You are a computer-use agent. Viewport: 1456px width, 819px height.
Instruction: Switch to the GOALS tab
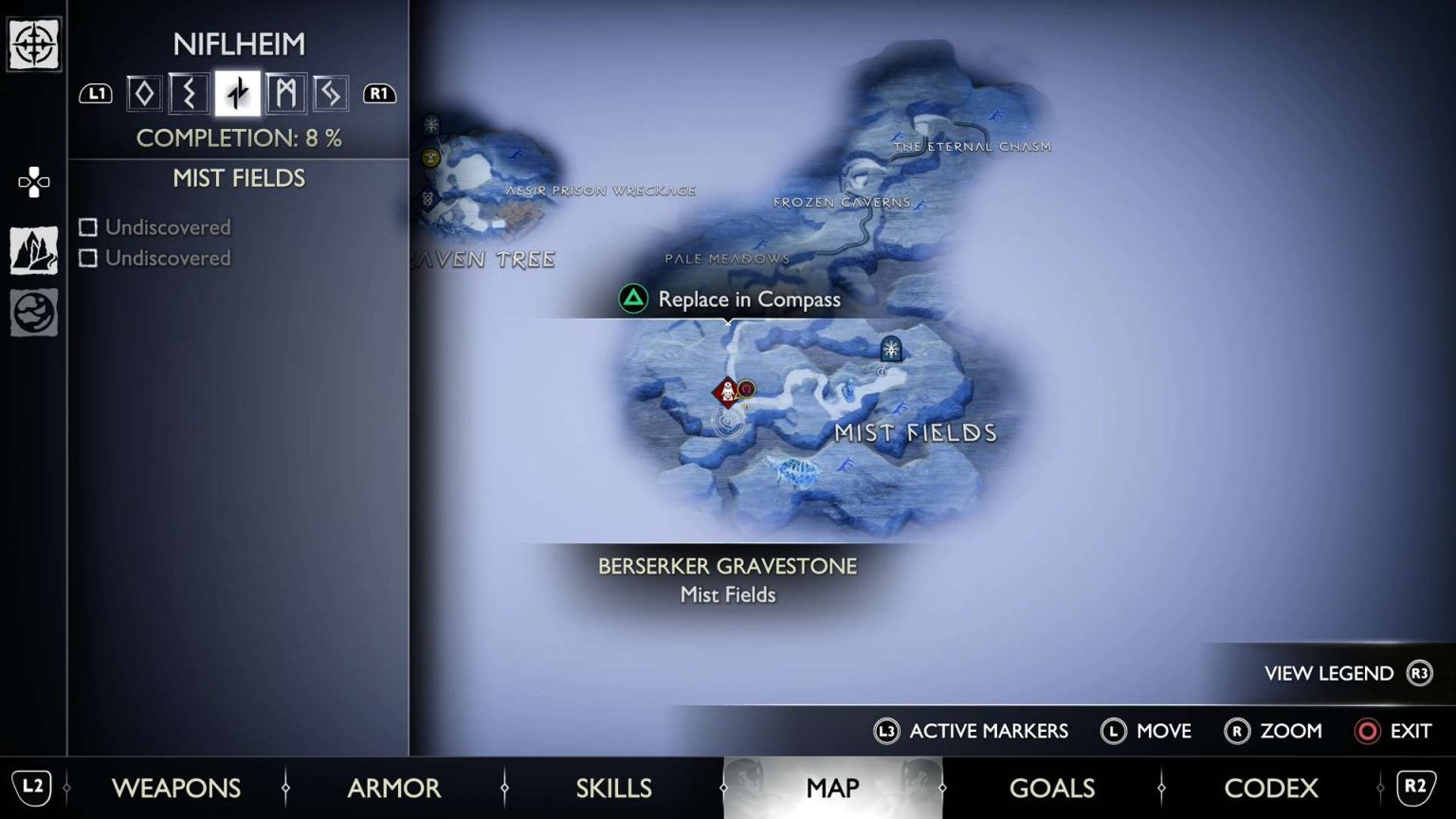coord(1052,788)
